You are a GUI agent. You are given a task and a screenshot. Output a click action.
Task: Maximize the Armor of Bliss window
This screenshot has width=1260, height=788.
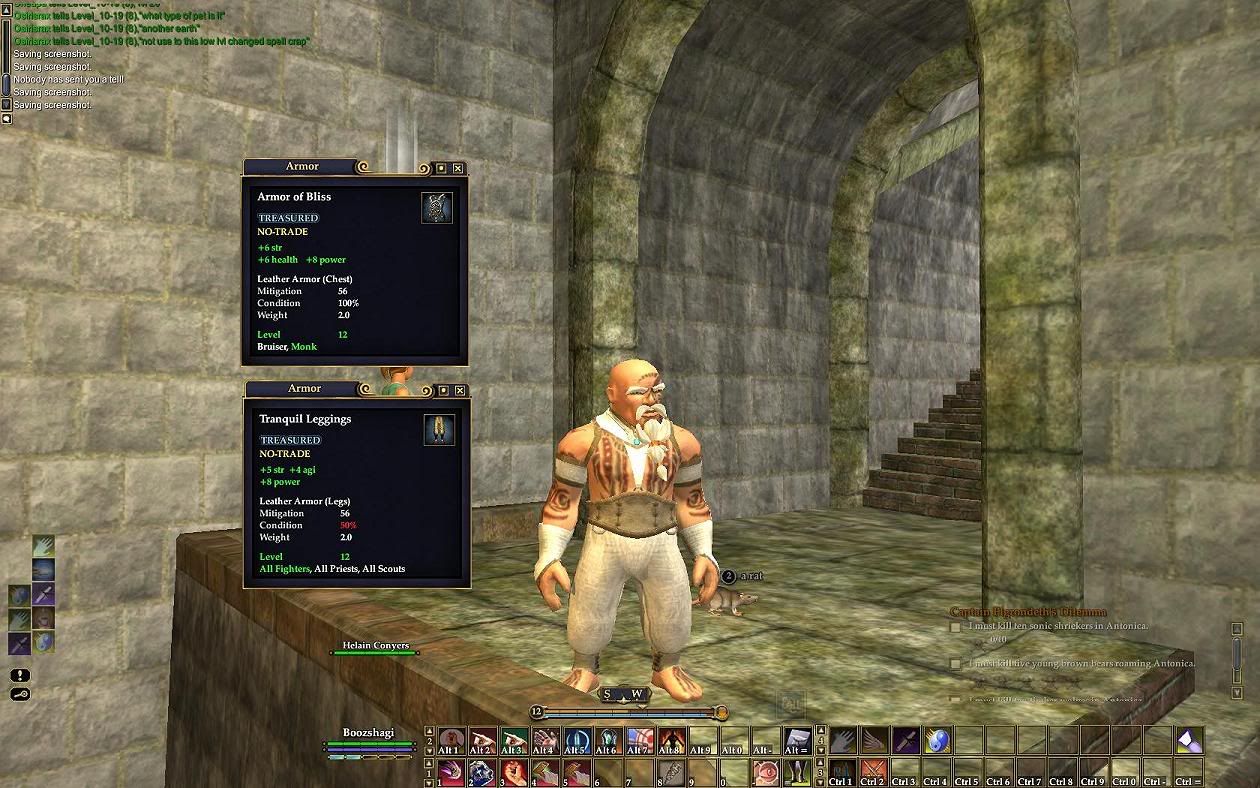(440, 168)
